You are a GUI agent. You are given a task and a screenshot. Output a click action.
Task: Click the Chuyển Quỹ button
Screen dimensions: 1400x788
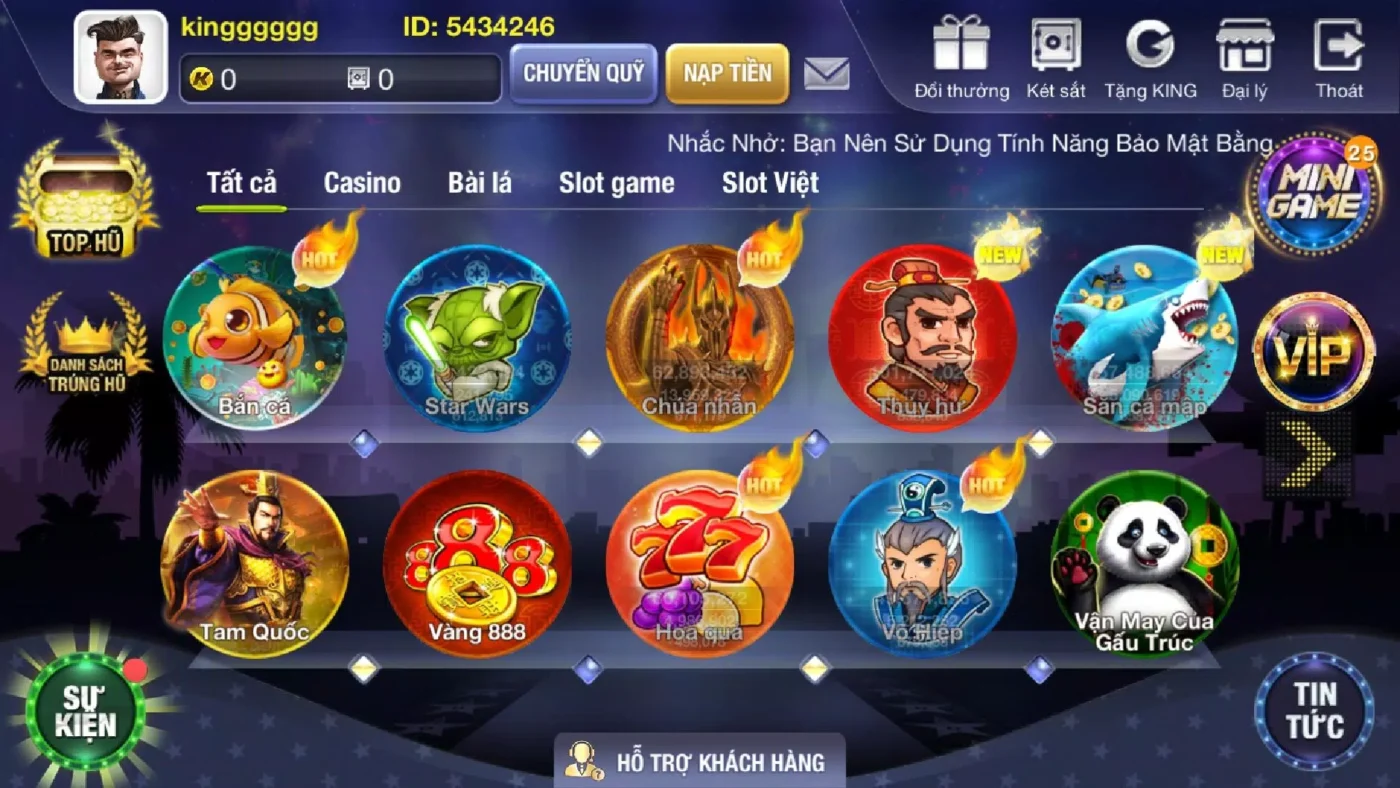tap(583, 75)
